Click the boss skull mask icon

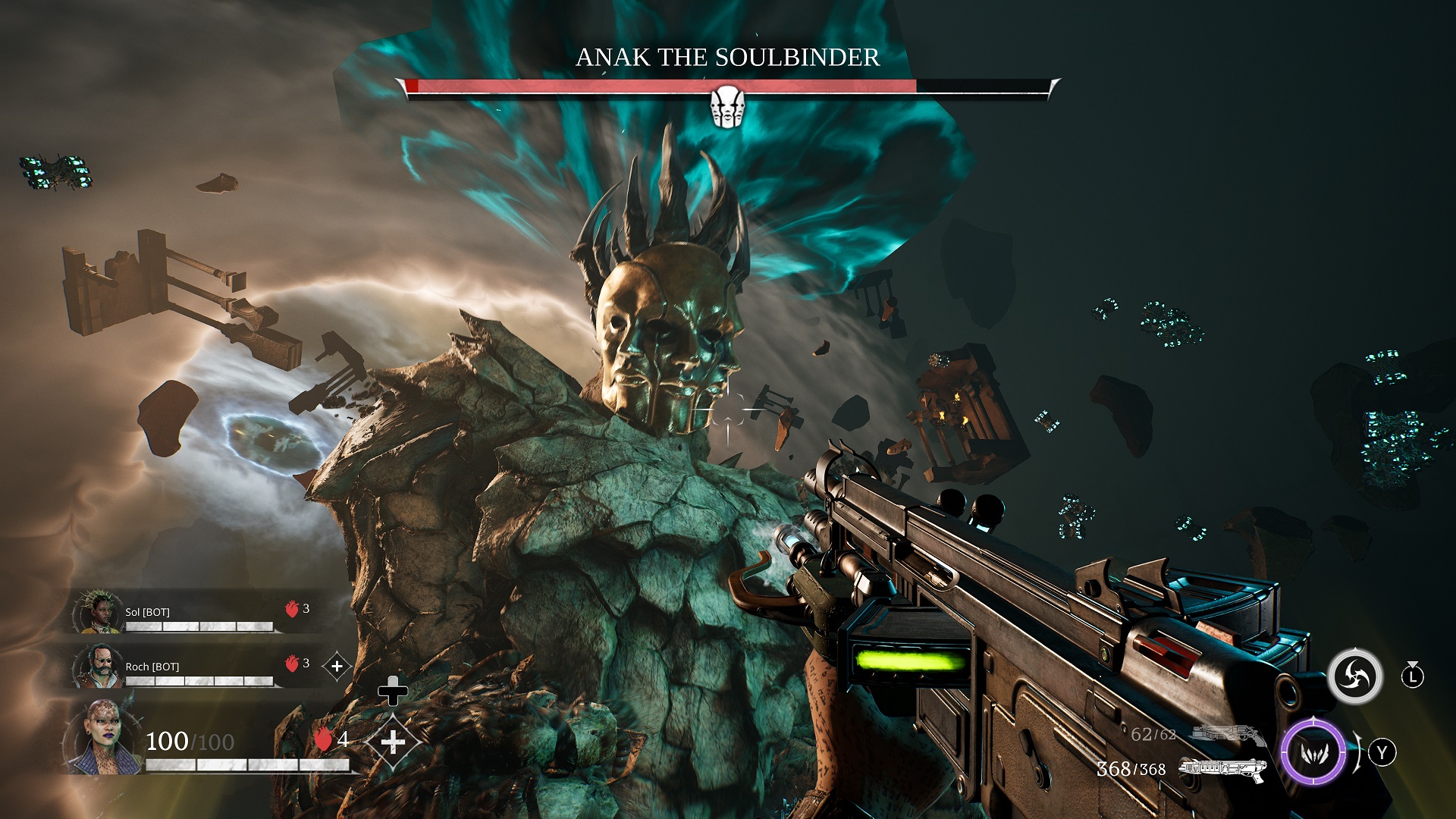727,106
